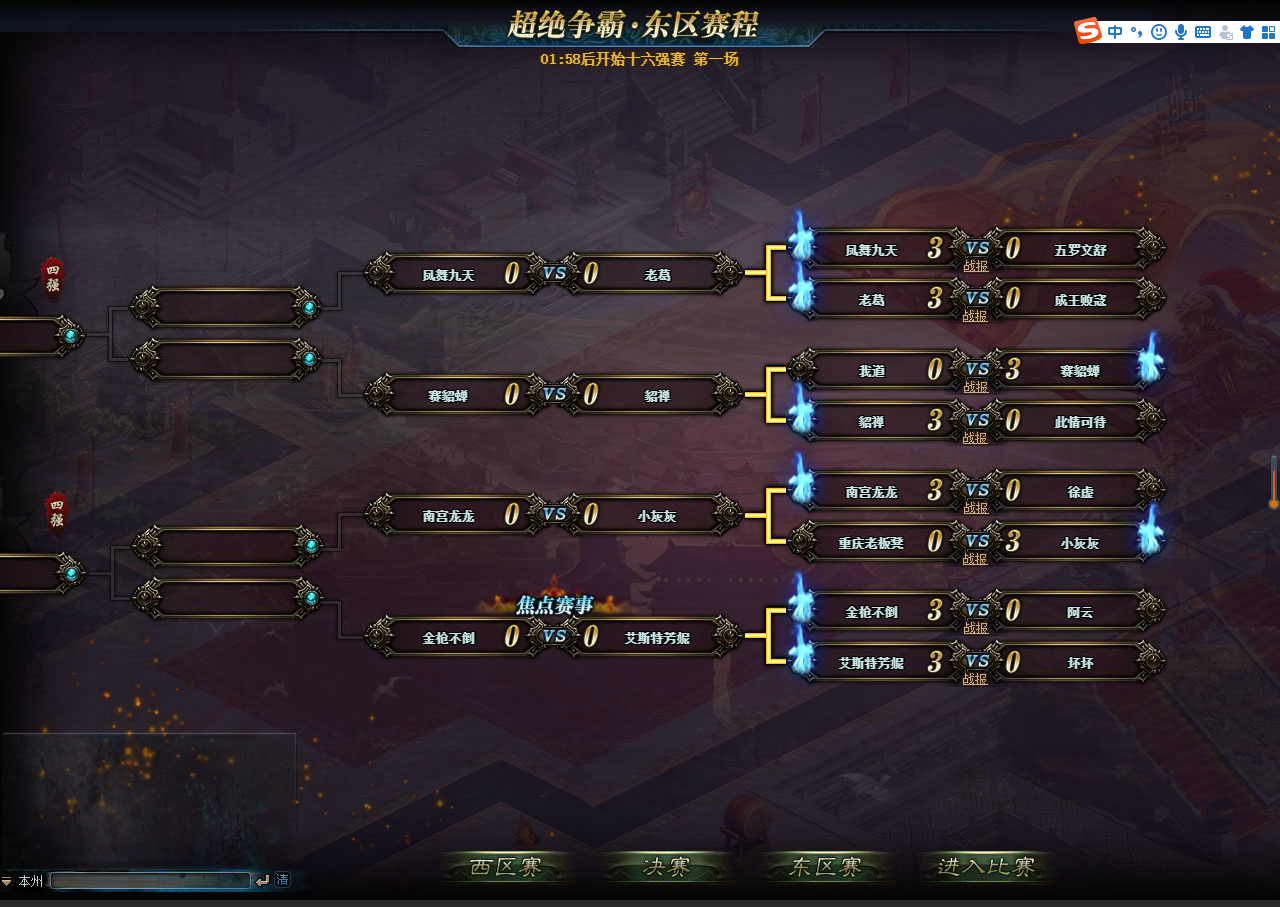This screenshot has height=907, width=1280.
Task: Open 战报 for 貂禅 vs 此情可待
Action: pos(975,438)
